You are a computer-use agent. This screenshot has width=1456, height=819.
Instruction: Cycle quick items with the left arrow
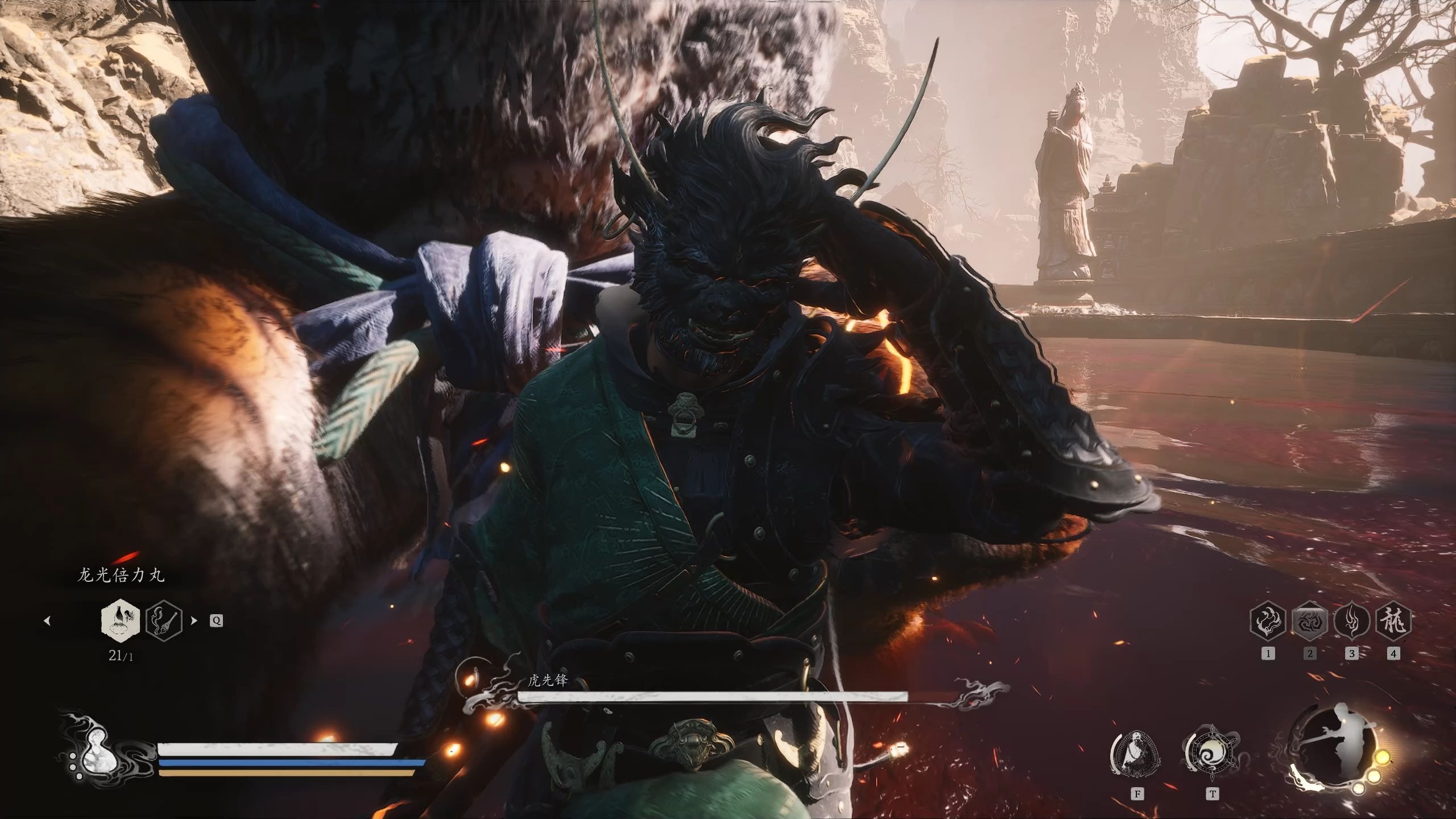tap(47, 621)
